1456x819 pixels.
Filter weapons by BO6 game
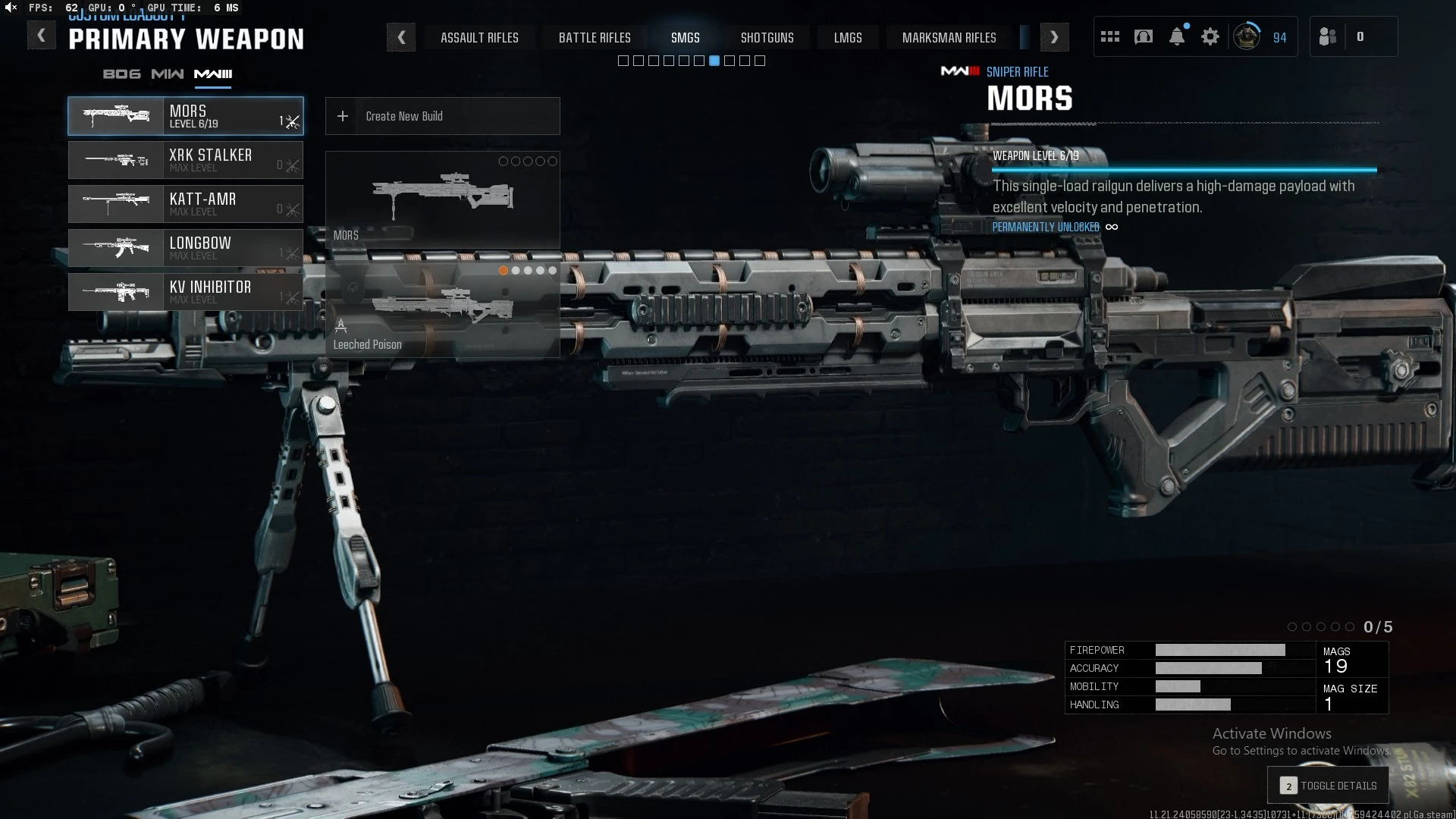point(121,74)
